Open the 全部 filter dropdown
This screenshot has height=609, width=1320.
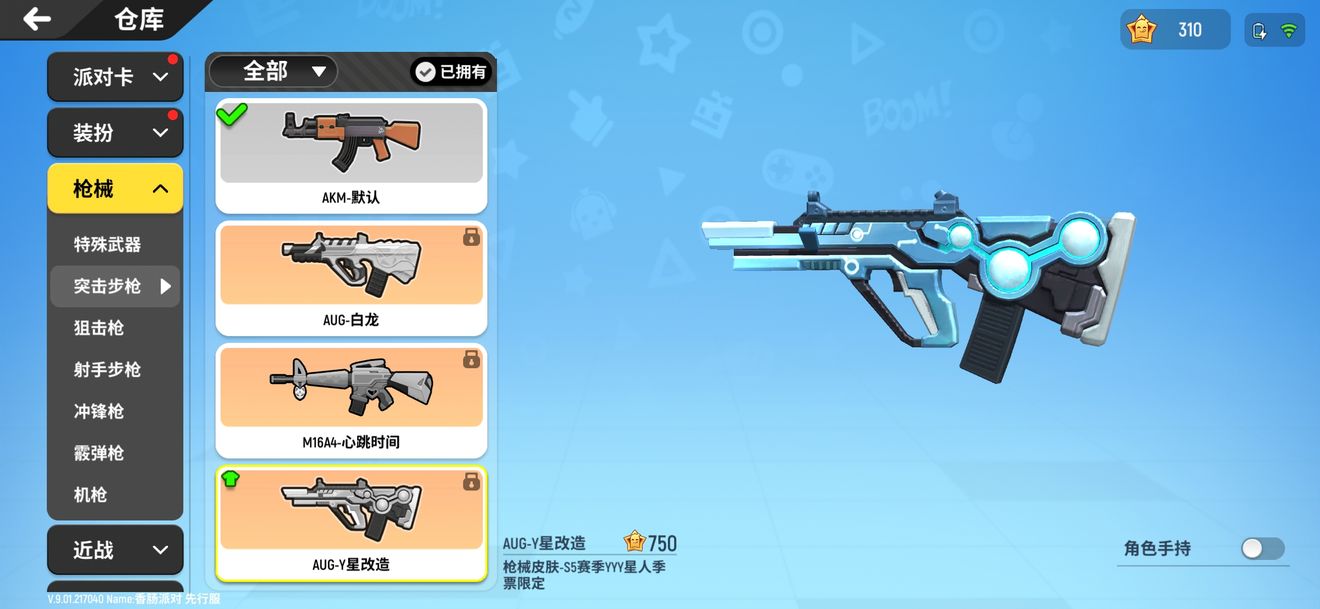coord(273,71)
